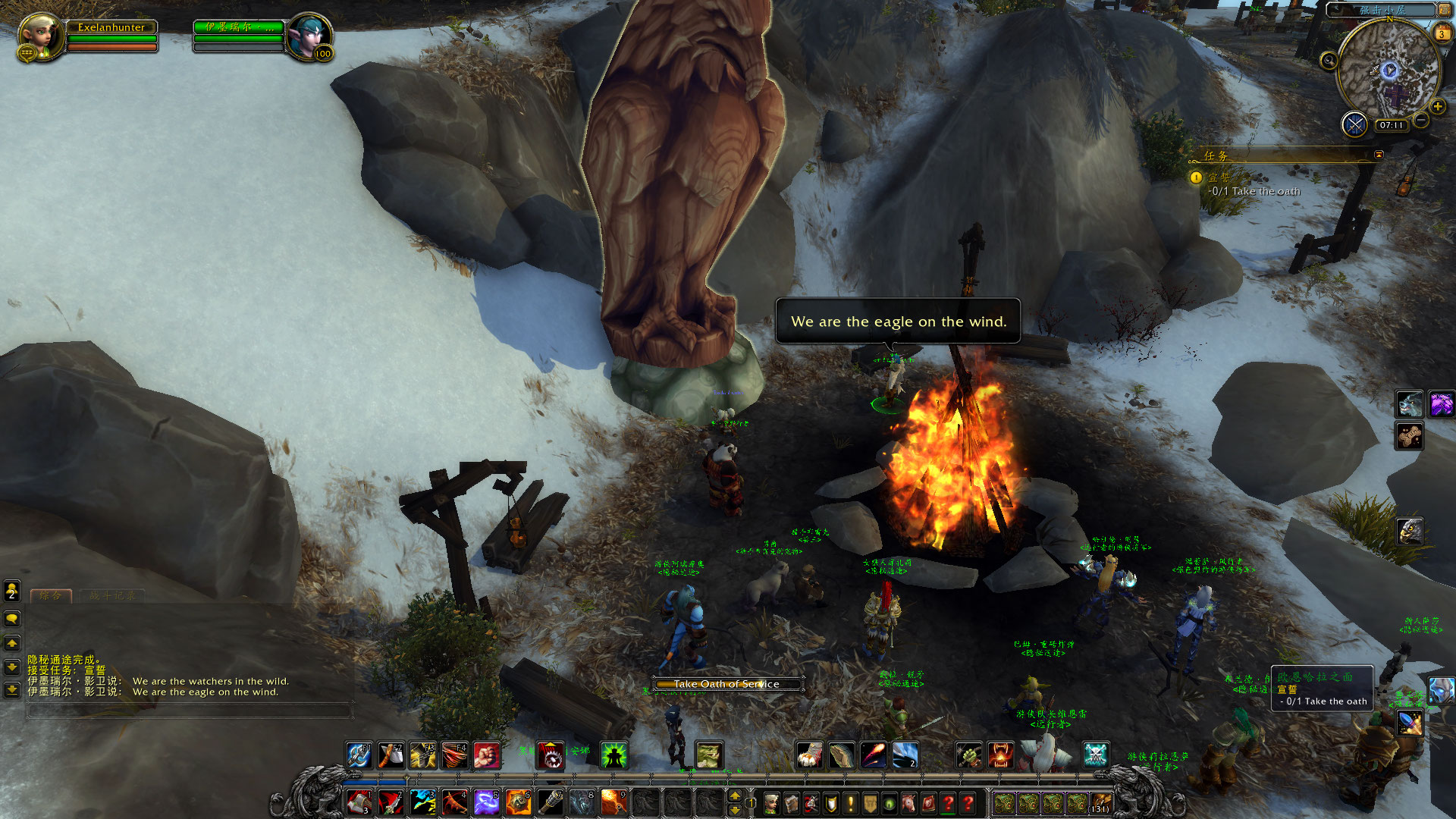Select the target's night elf portrait
Image resolution: width=1456 pixels, height=819 pixels.
309,36
